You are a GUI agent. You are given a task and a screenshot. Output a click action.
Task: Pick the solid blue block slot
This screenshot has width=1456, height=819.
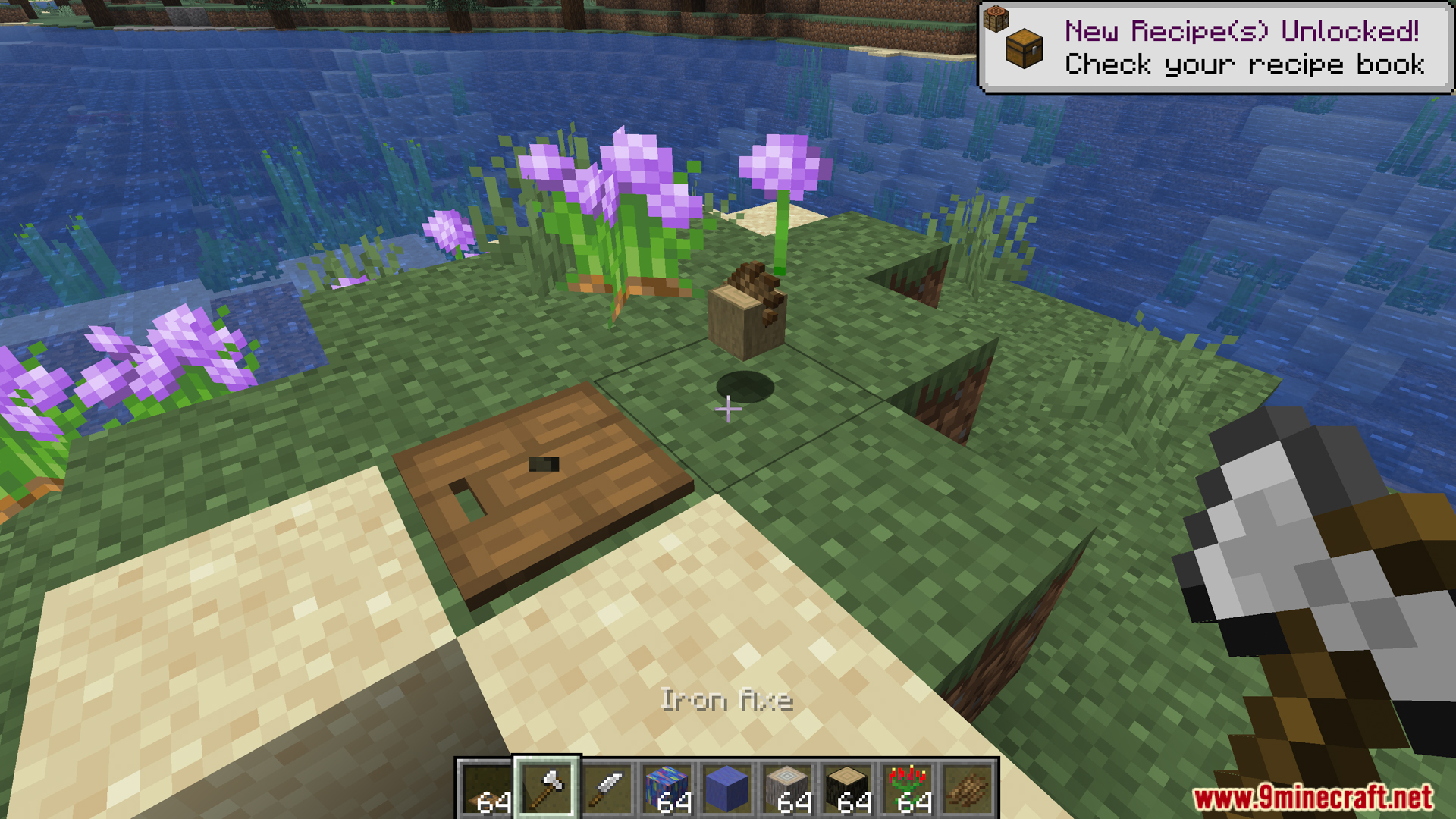tap(726, 789)
